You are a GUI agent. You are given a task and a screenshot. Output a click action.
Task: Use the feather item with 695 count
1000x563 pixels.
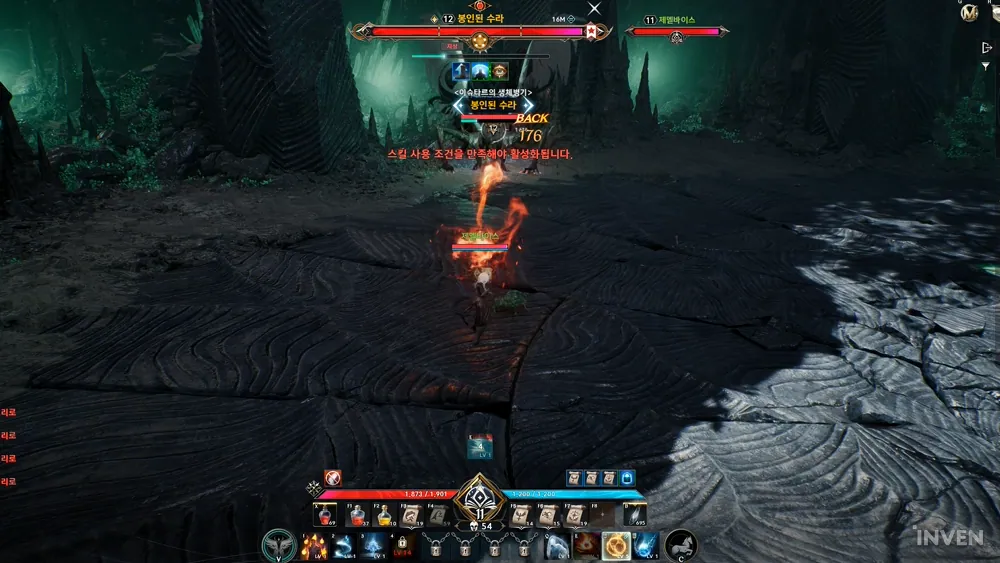[635, 516]
